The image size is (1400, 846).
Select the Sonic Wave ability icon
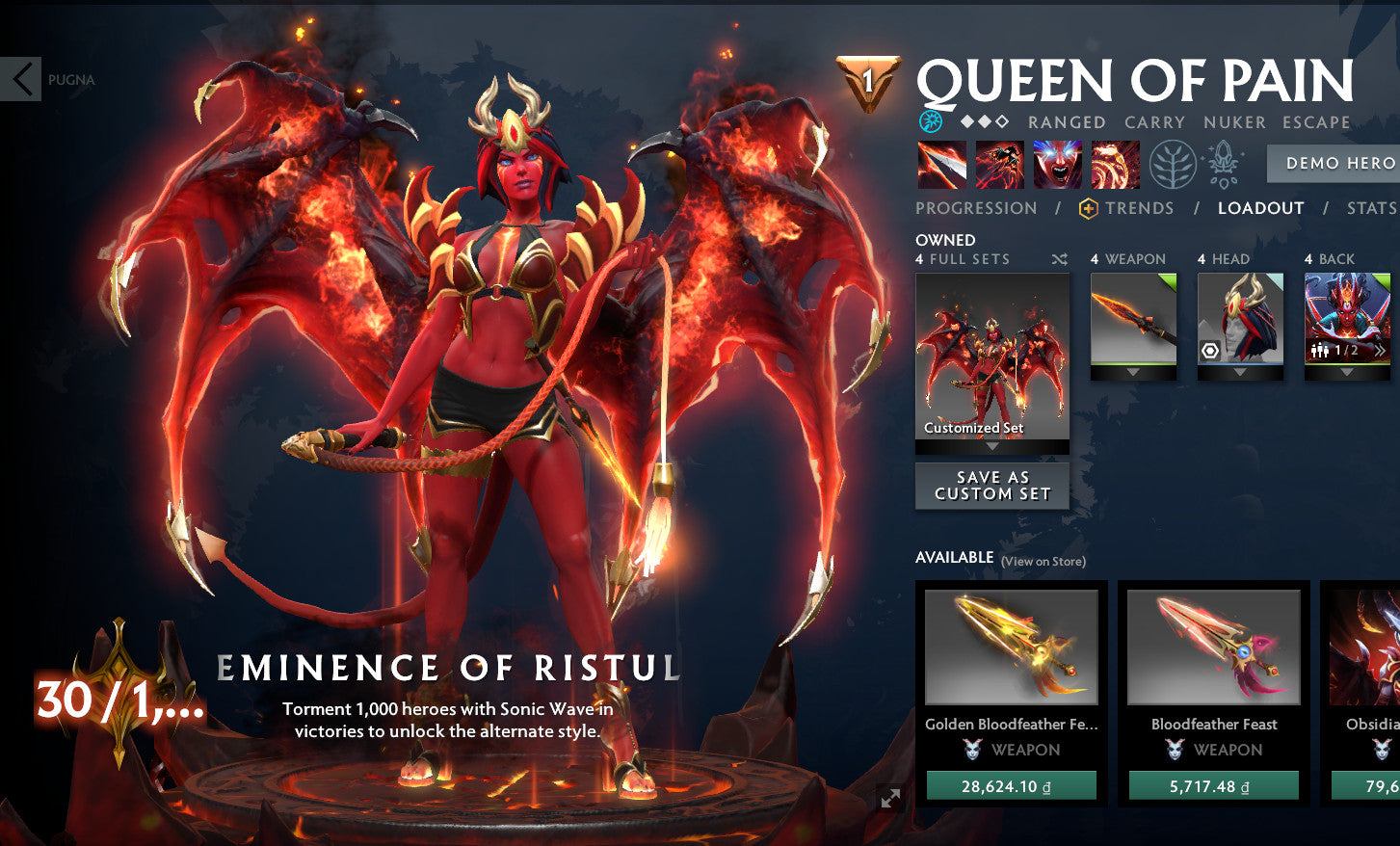coord(1115,164)
